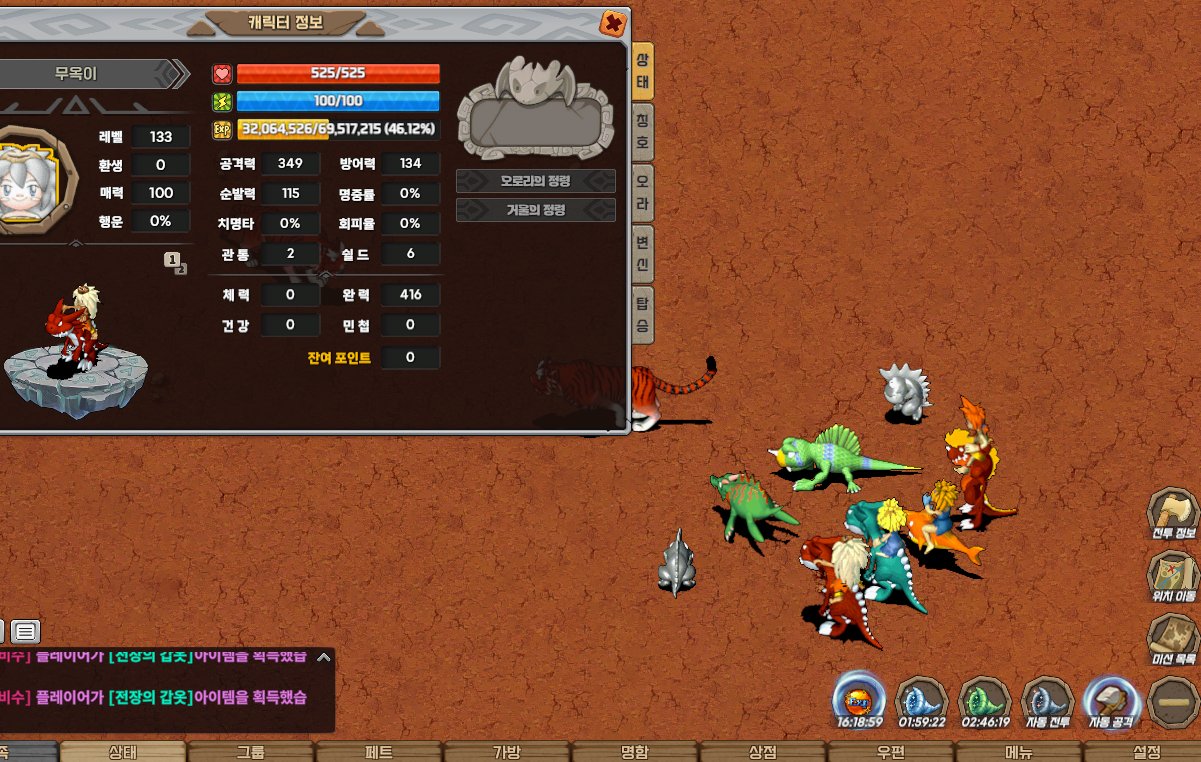Open the 위치 이동 map icon
Image resolution: width=1201 pixels, height=762 pixels.
1172,578
